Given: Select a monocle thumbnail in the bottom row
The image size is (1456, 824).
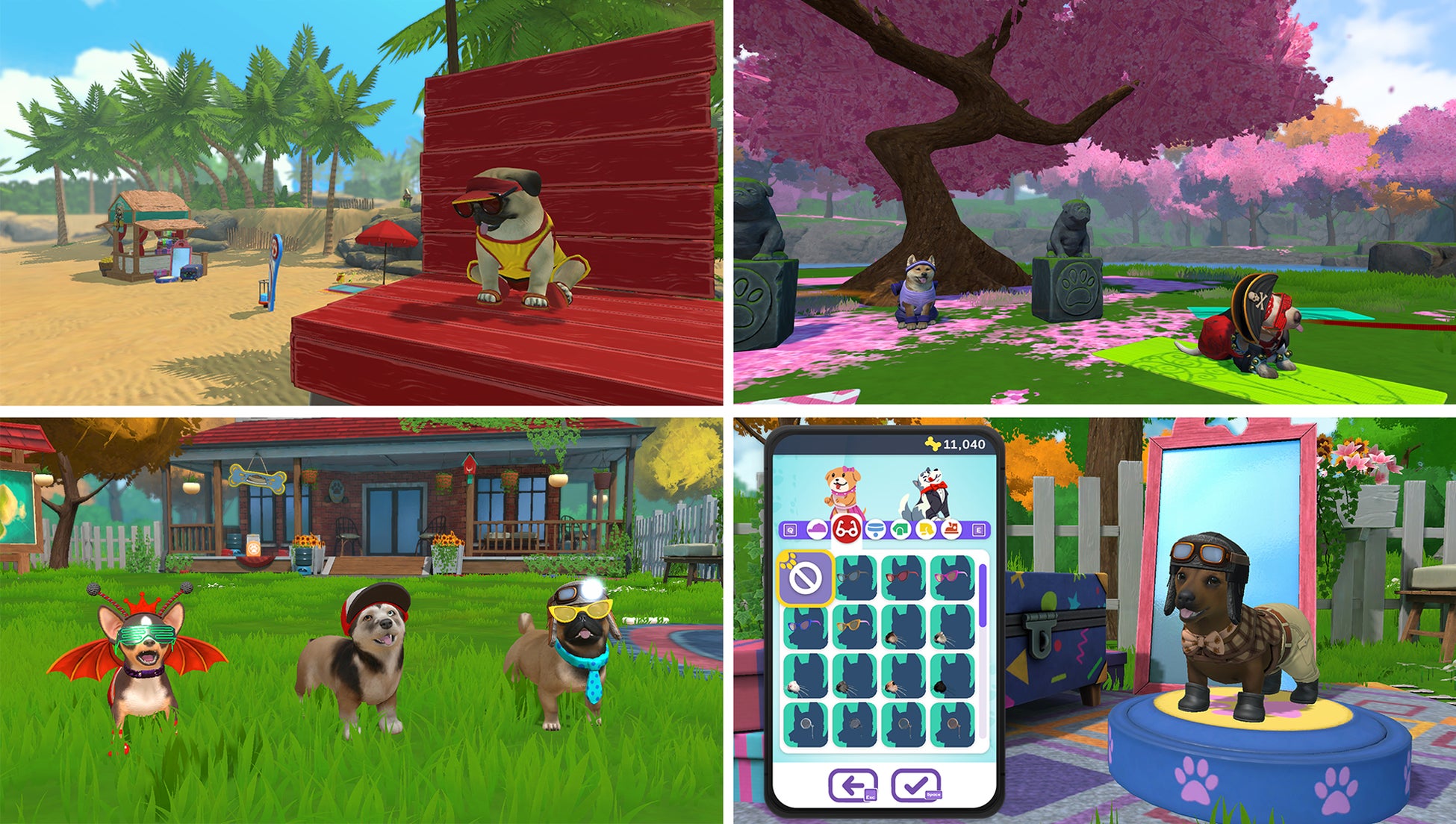Looking at the screenshot, I should (x=804, y=722).
